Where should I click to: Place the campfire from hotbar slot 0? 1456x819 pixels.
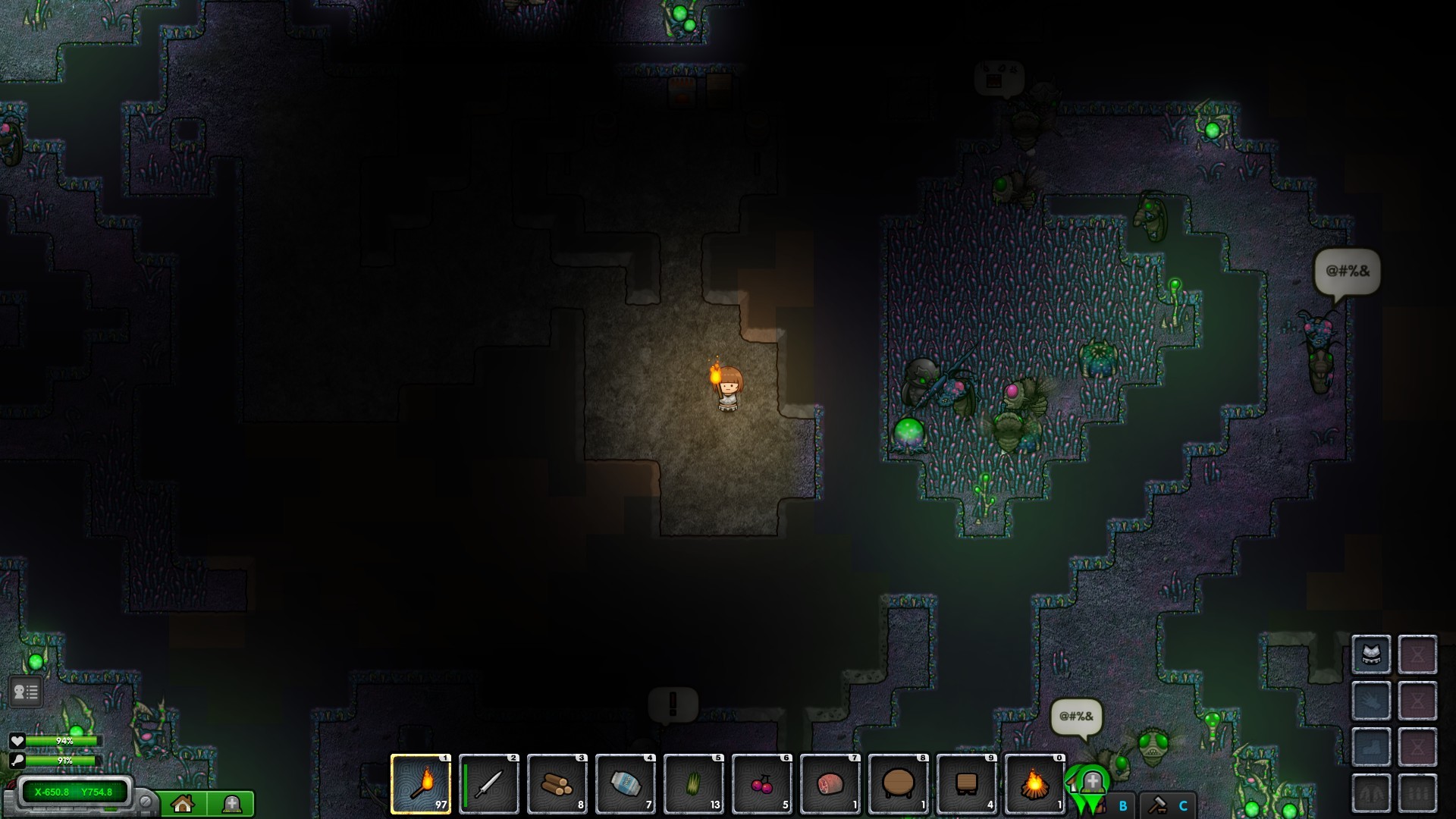[x=1035, y=785]
